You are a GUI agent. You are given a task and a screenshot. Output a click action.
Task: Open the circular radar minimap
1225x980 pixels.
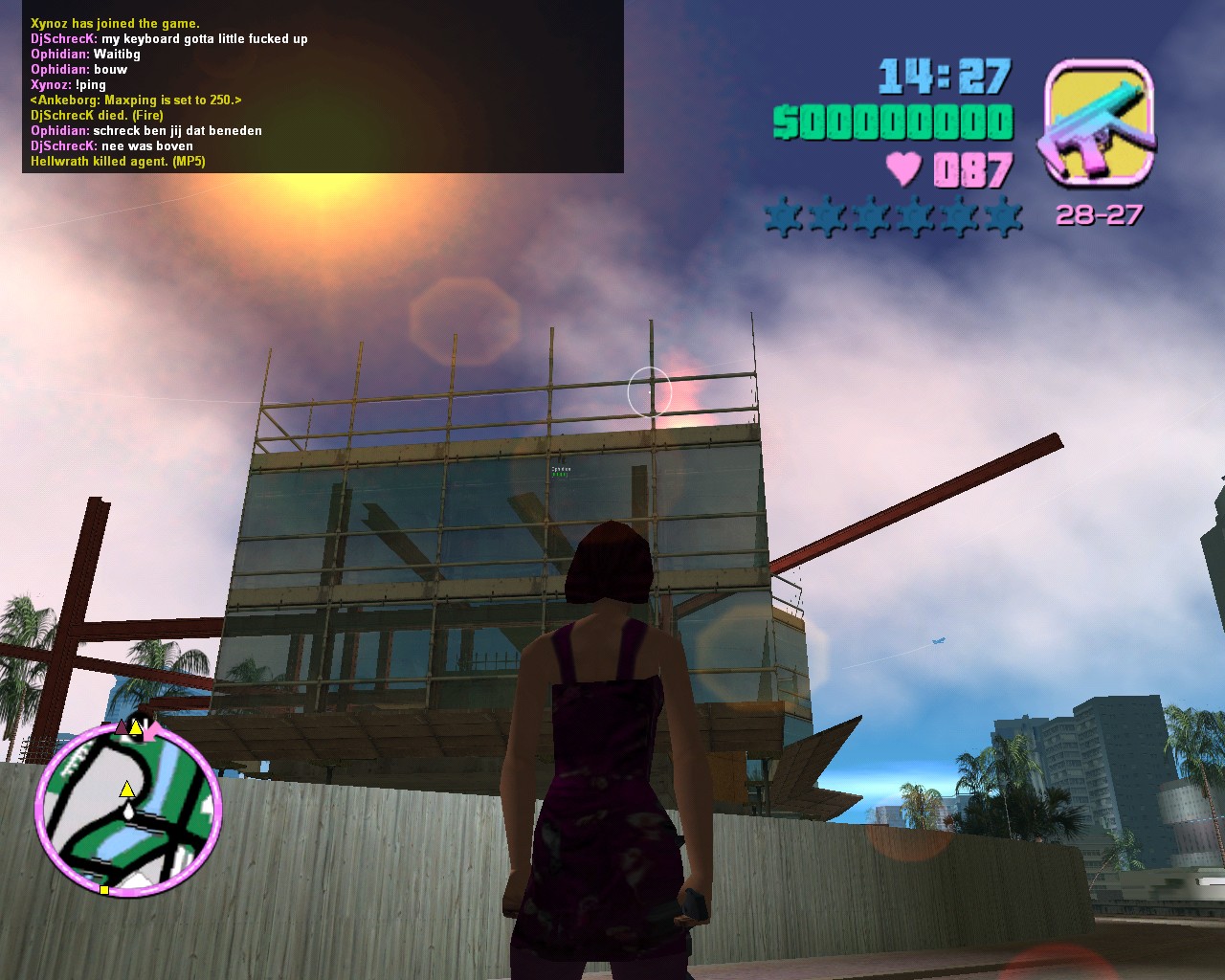[128, 811]
